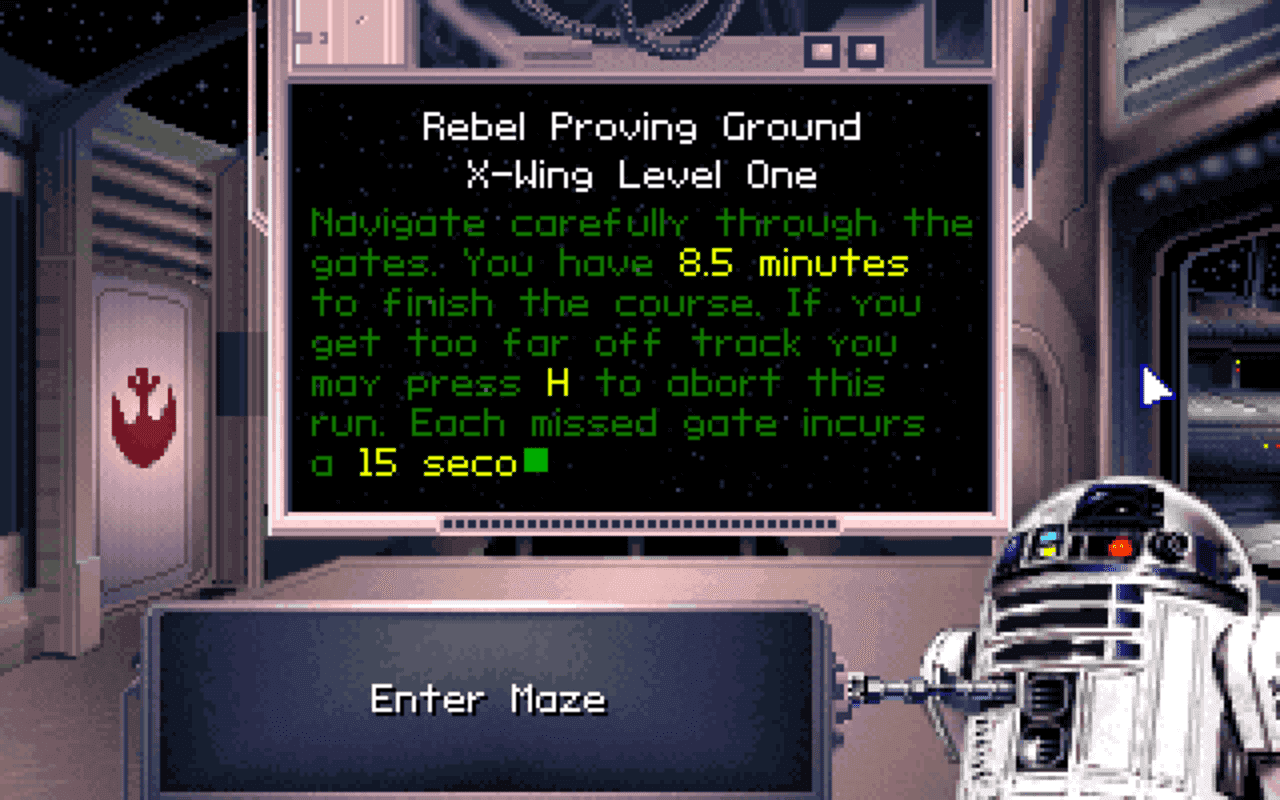This screenshot has height=800, width=1280.
Task: Click the green blinking cursor block on the terminal
Action: [536, 462]
